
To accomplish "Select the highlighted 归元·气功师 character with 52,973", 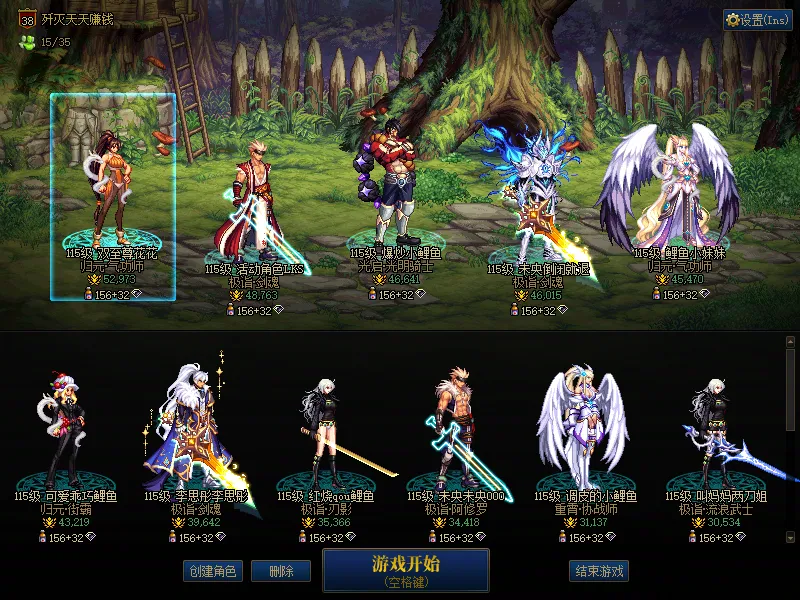I will (x=112, y=195).
